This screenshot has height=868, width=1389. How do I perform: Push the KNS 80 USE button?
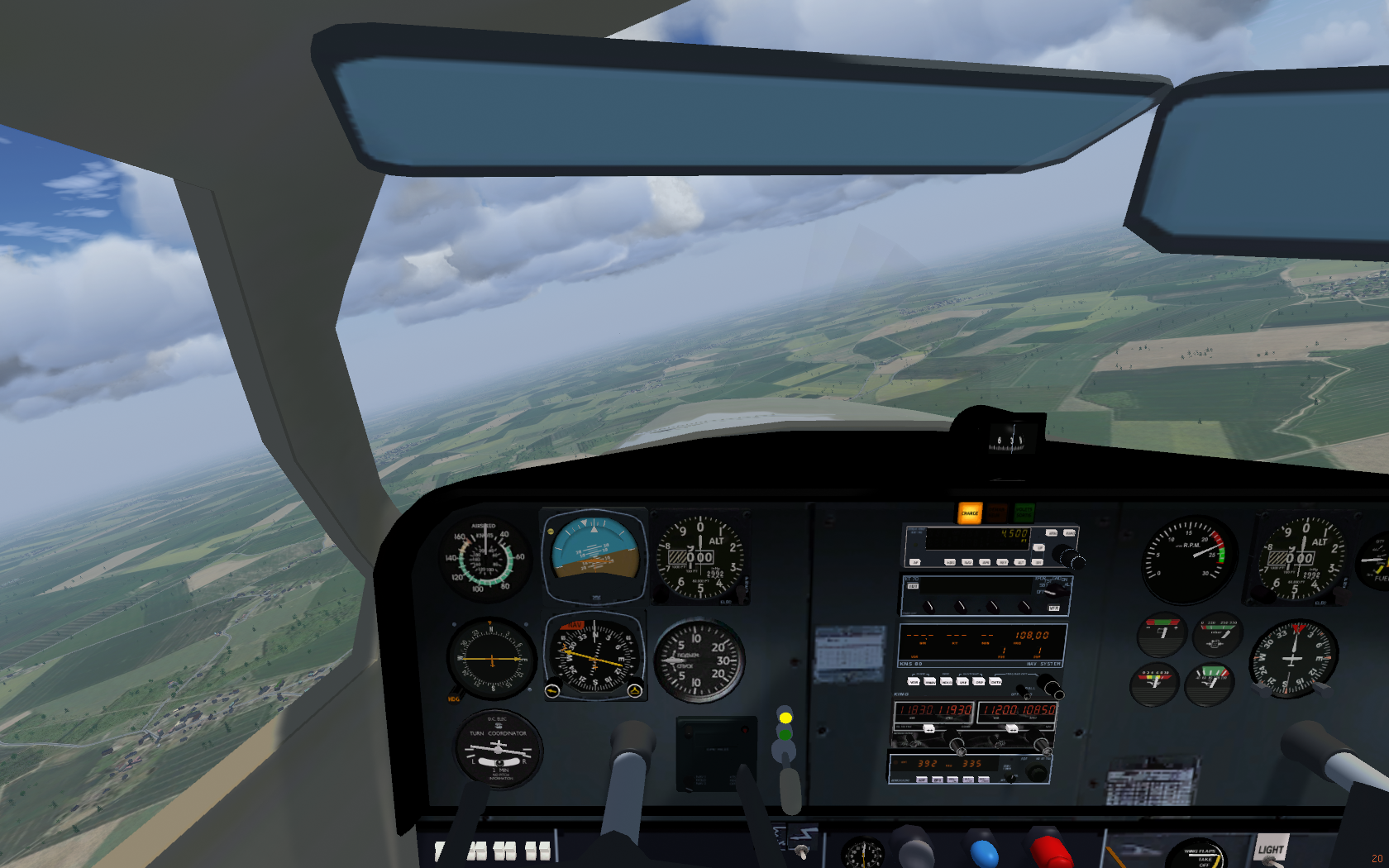(963, 682)
